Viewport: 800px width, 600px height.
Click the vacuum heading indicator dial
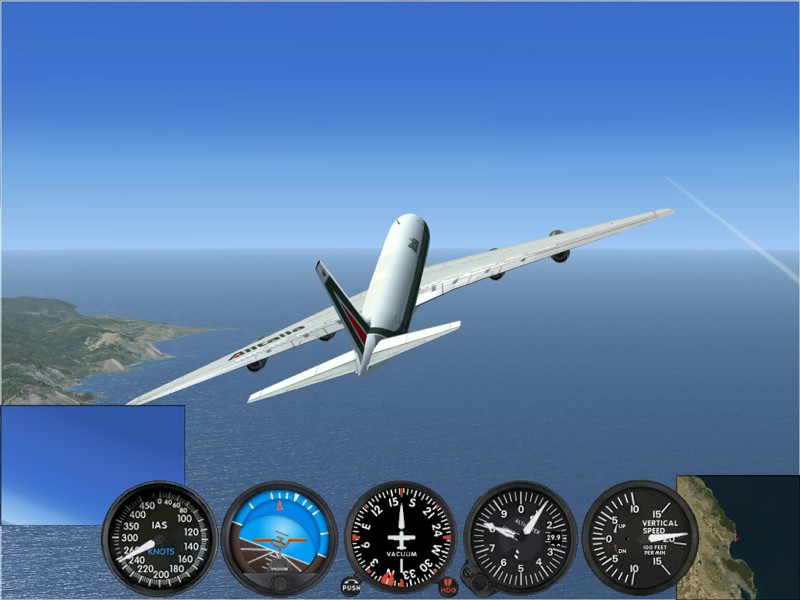400,537
